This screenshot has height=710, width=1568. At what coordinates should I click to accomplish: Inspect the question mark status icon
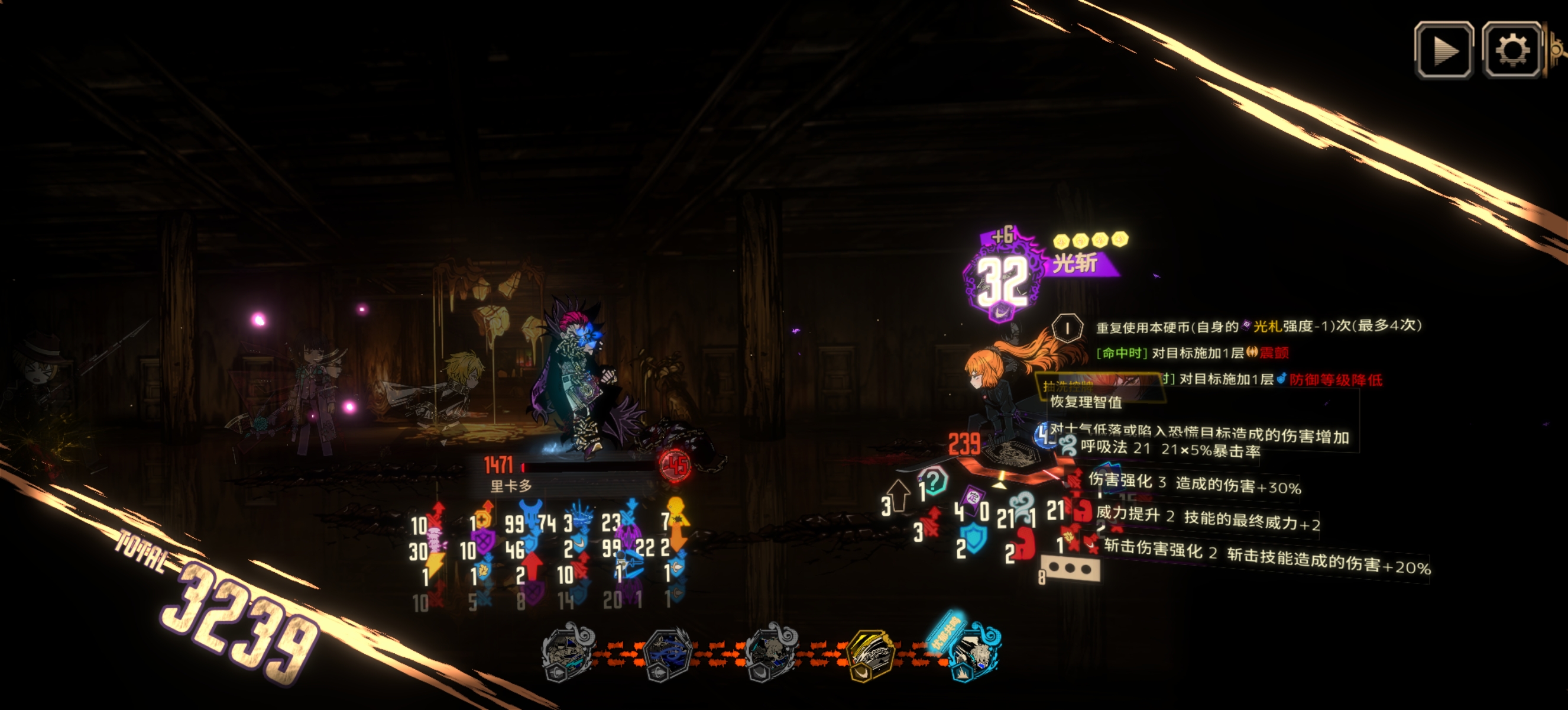coord(934,480)
